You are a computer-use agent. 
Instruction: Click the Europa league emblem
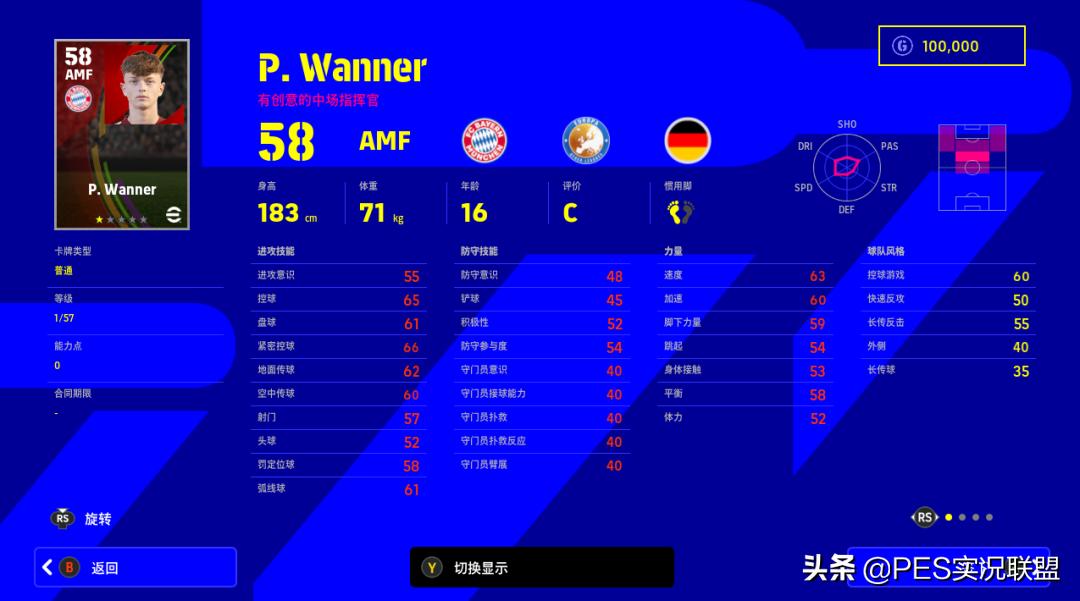pos(586,140)
